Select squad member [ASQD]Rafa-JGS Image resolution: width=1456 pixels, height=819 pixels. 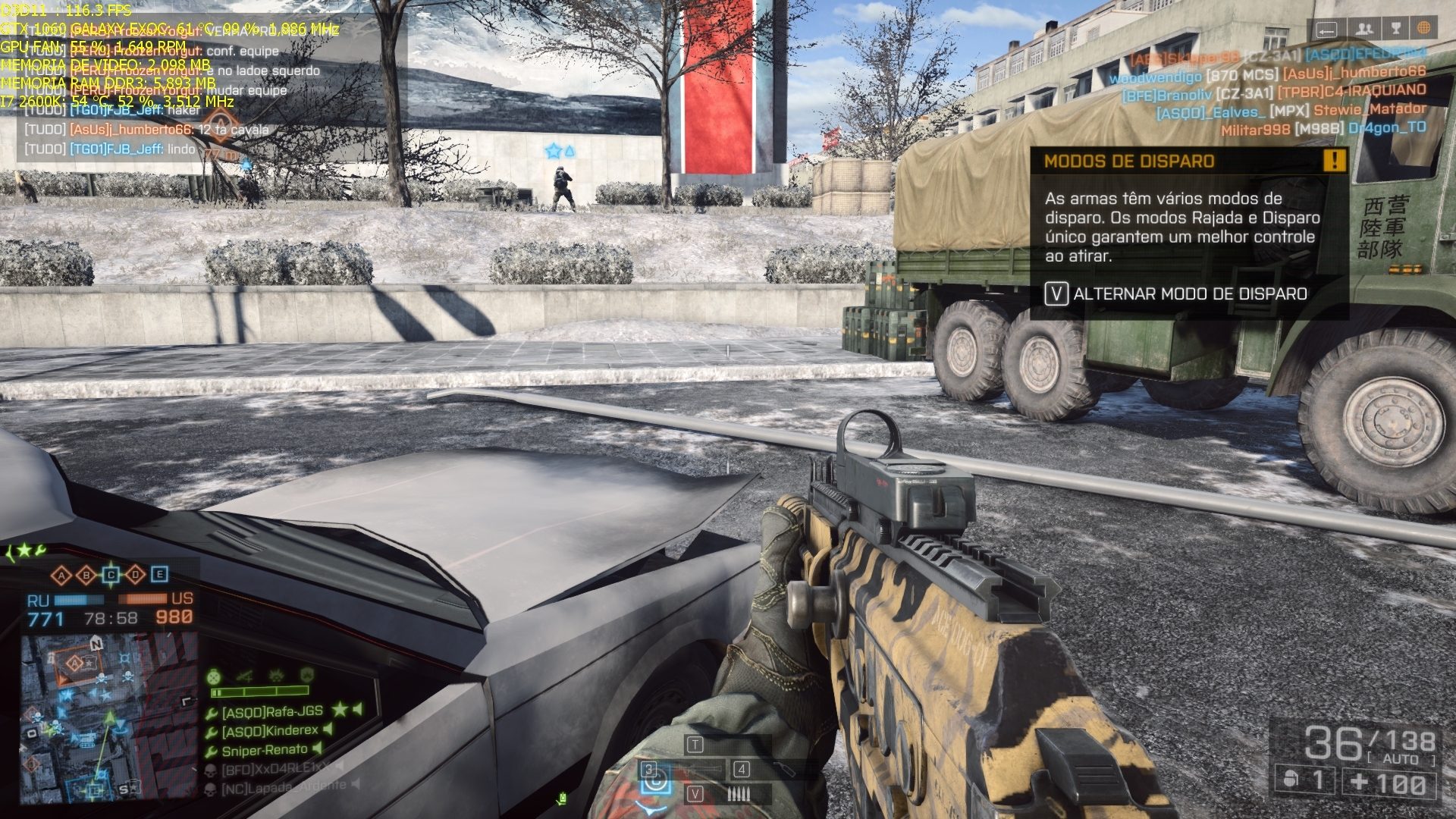(x=271, y=711)
